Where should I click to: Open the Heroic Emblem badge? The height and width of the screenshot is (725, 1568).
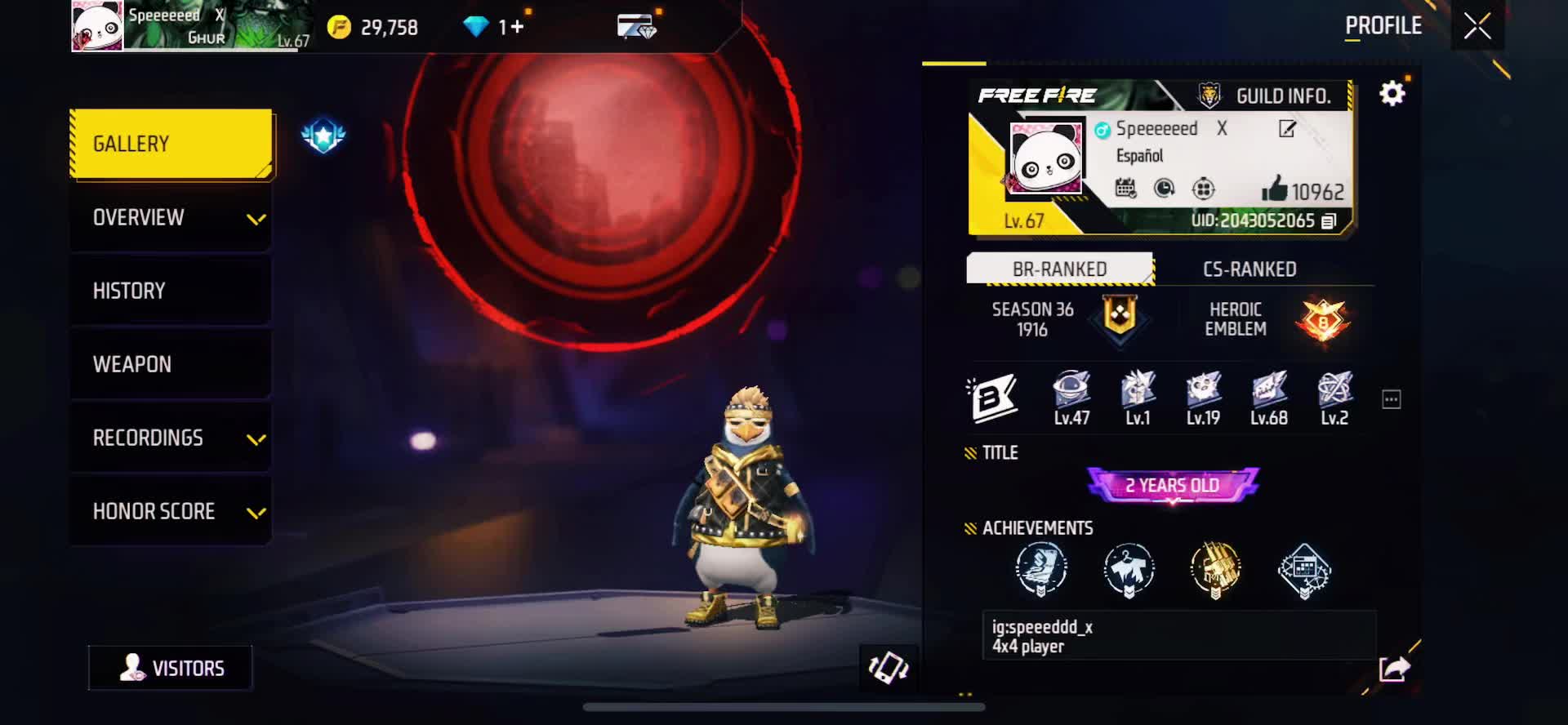(x=1322, y=319)
